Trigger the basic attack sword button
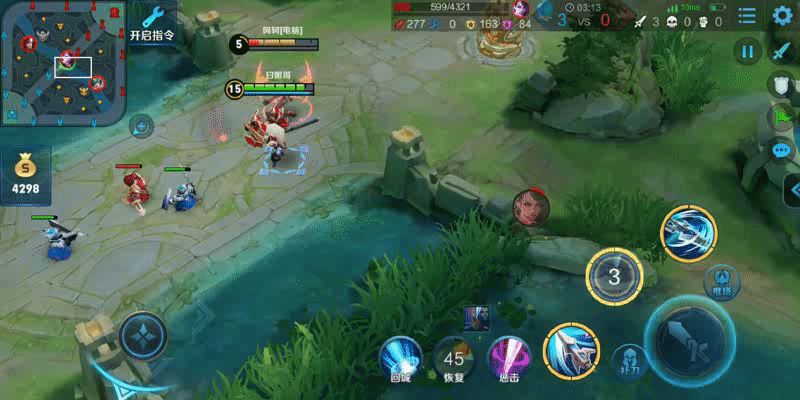Viewport: 800px width, 400px height. [x=691, y=341]
